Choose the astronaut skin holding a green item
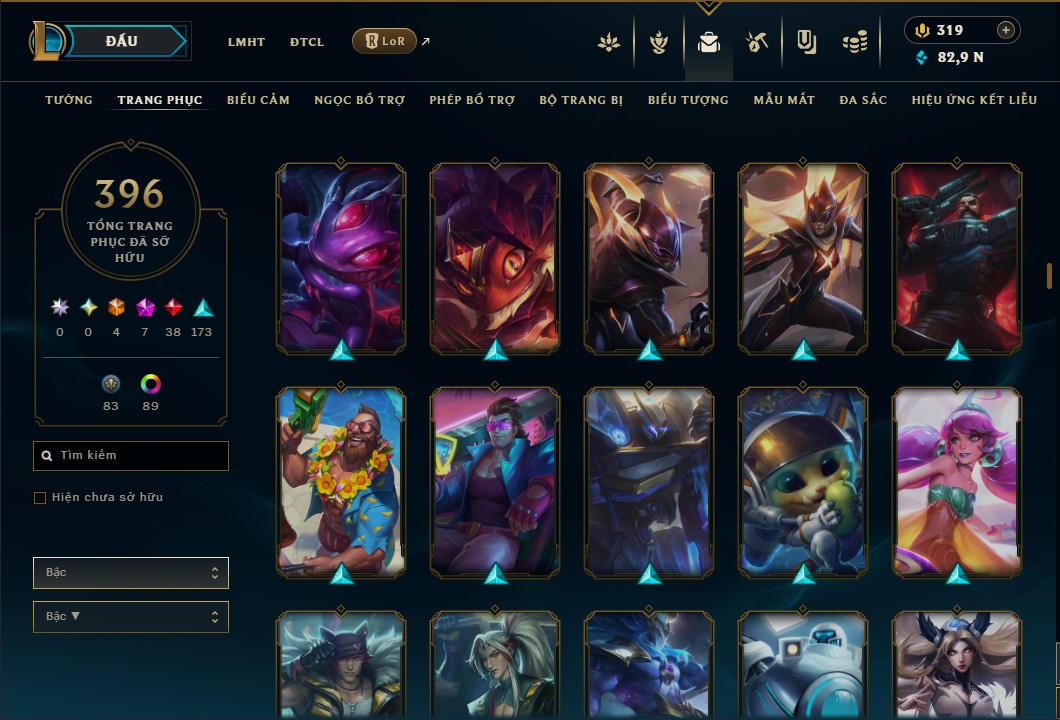 click(803, 481)
